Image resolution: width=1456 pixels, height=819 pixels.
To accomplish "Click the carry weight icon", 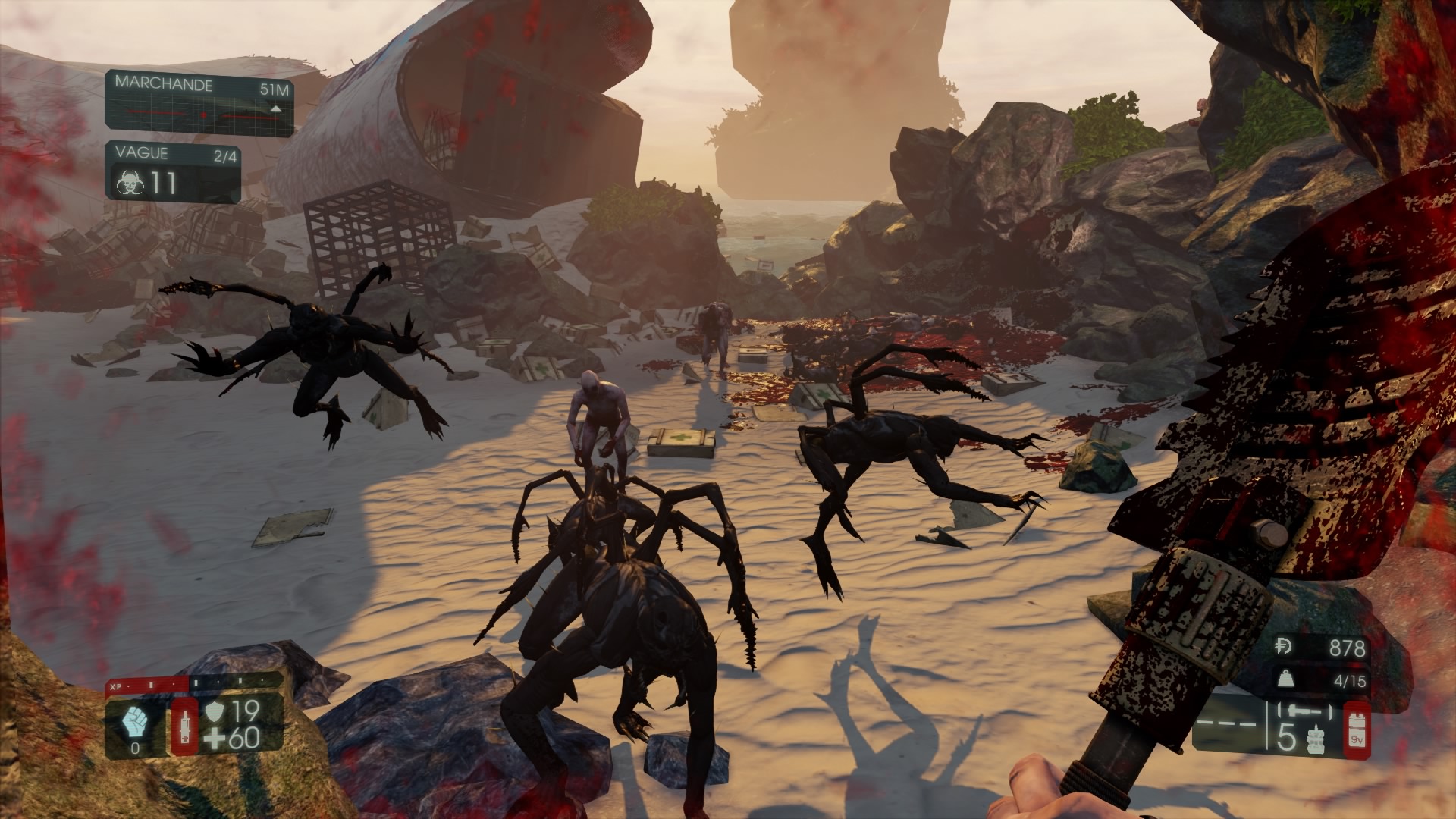I will coord(1285,679).
